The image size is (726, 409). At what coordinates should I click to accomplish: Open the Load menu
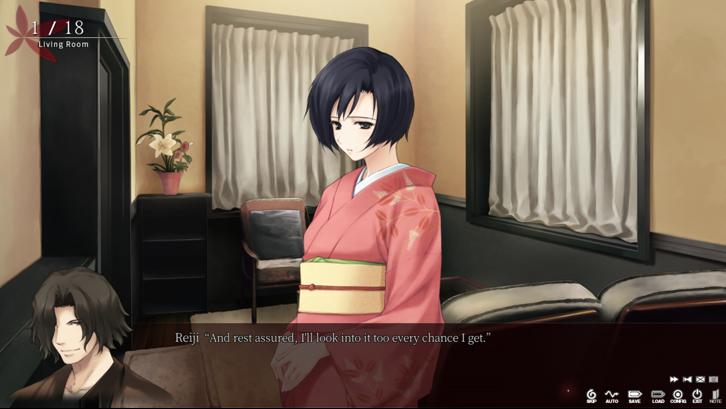coord(657,395)
